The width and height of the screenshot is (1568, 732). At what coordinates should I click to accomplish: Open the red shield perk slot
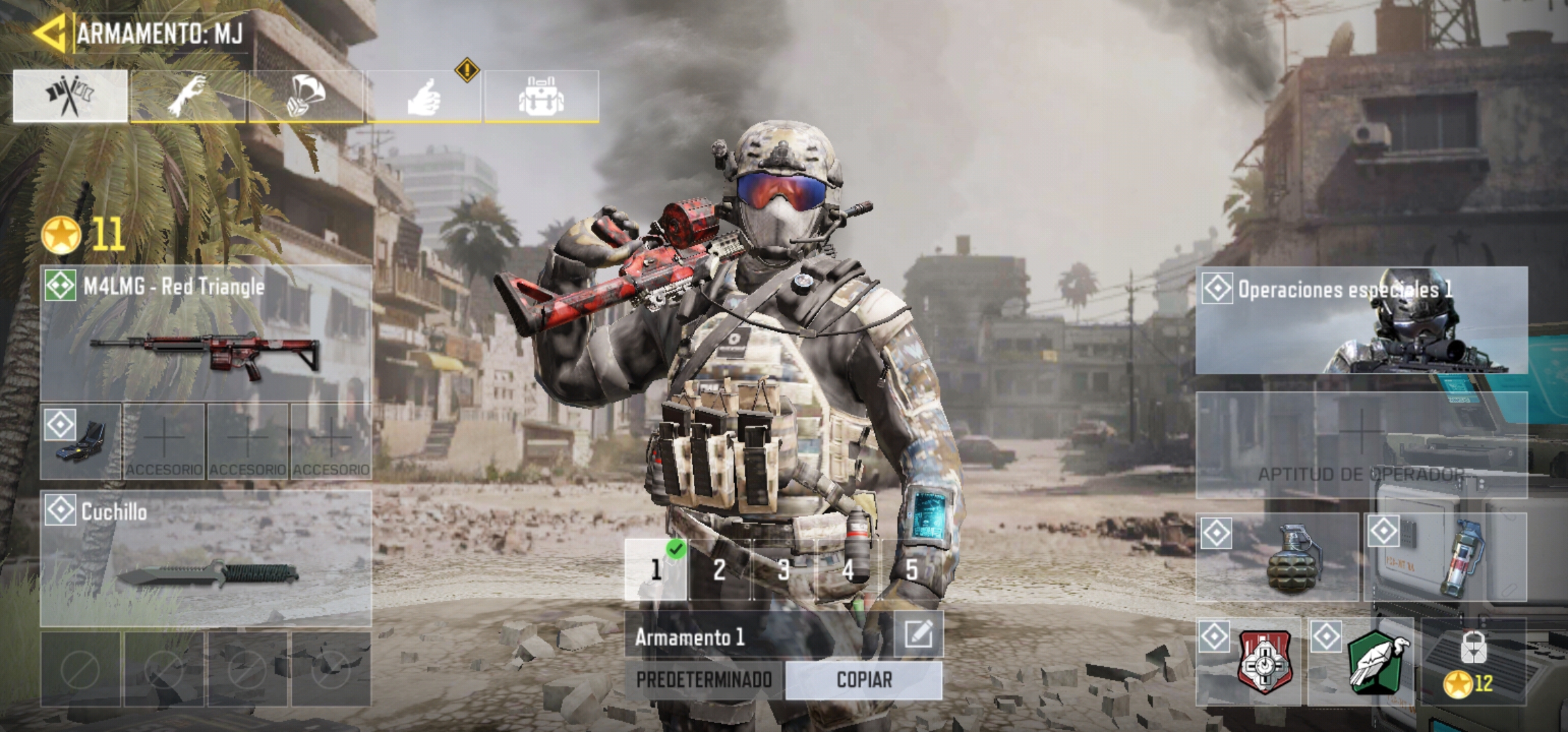click(x=1249, y=662)
